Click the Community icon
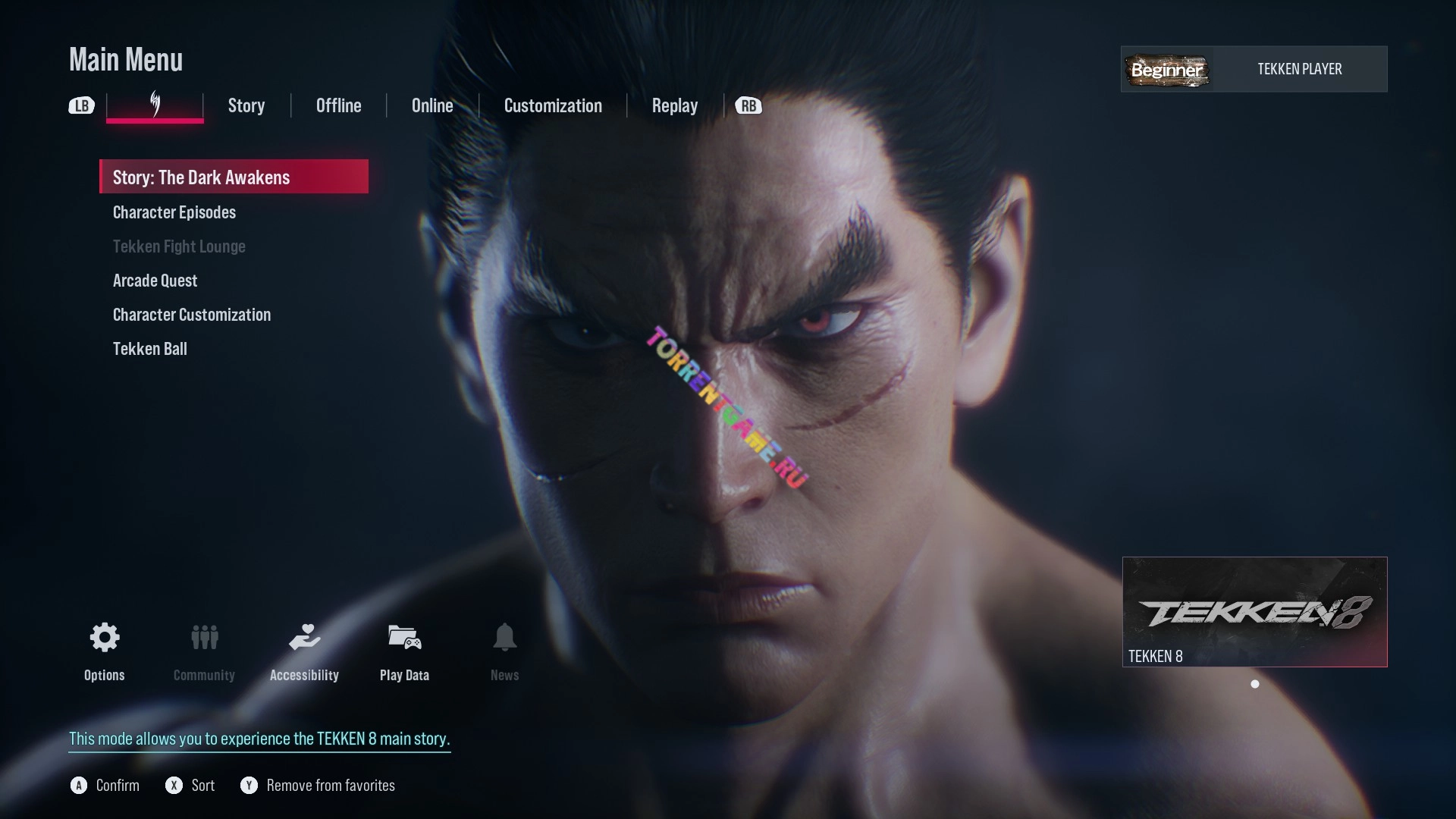This screenshot has width=1456, height=819. coord(204,638)
